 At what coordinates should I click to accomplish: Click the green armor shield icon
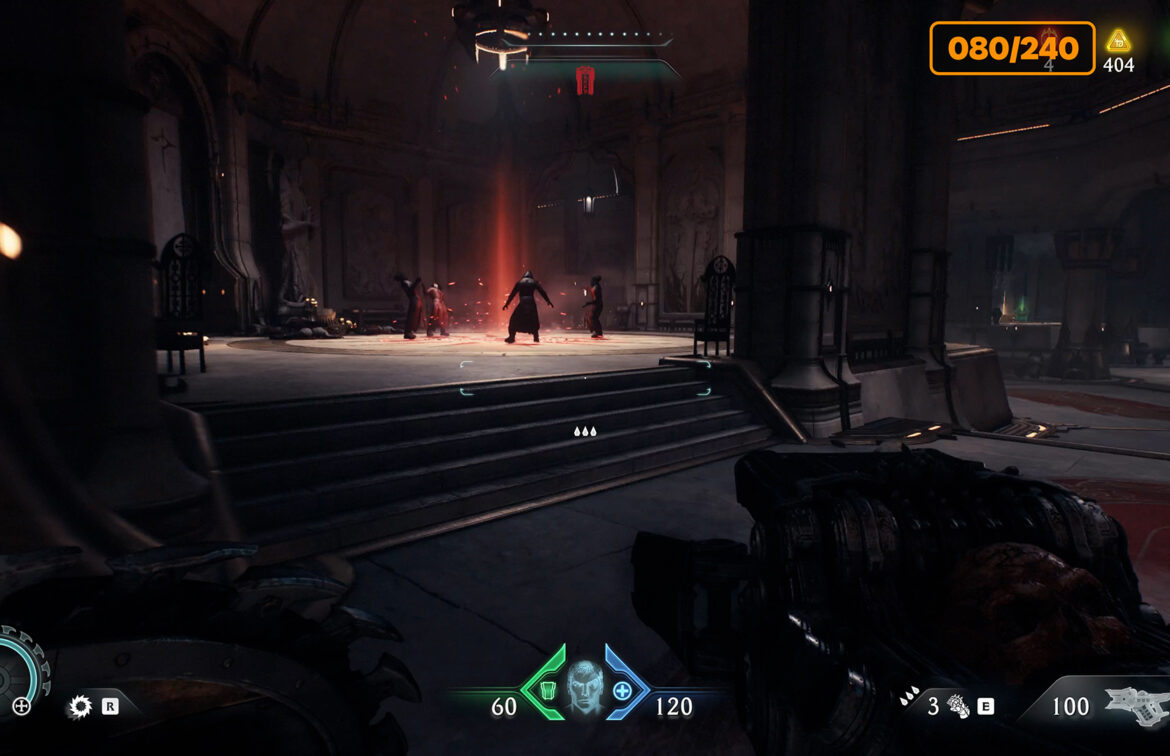(x=547, y=690)
